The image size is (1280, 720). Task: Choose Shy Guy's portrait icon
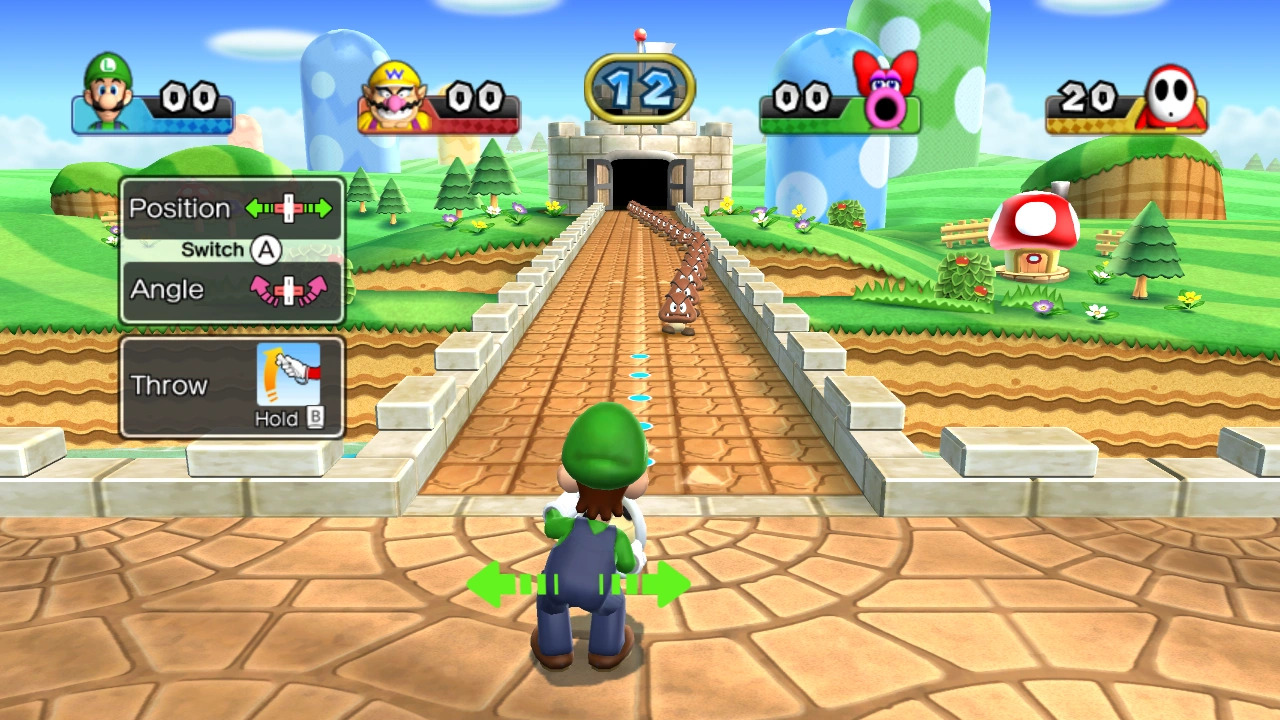(1171, 96)
